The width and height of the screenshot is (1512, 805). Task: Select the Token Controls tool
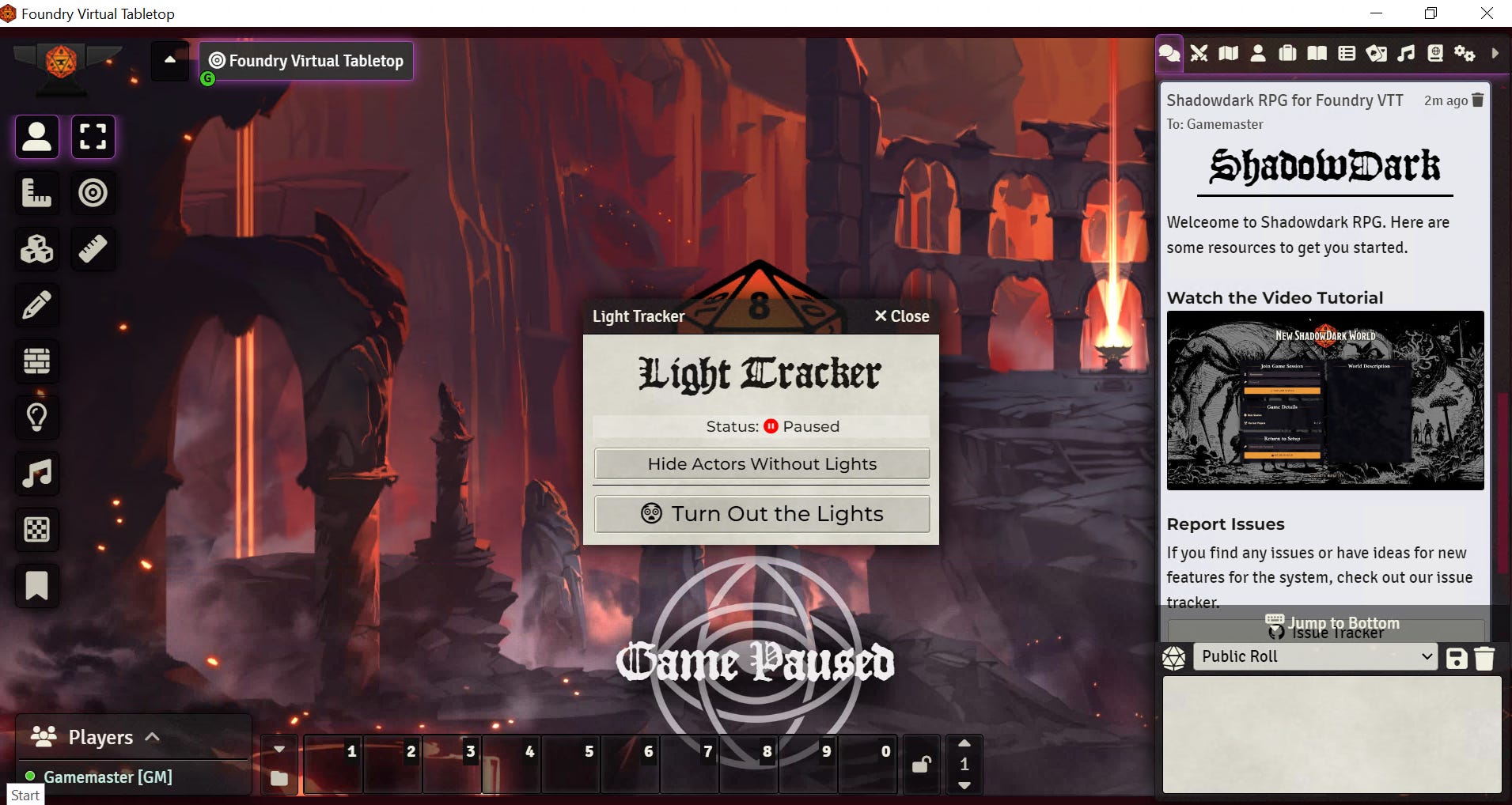[x=36, y=136]
